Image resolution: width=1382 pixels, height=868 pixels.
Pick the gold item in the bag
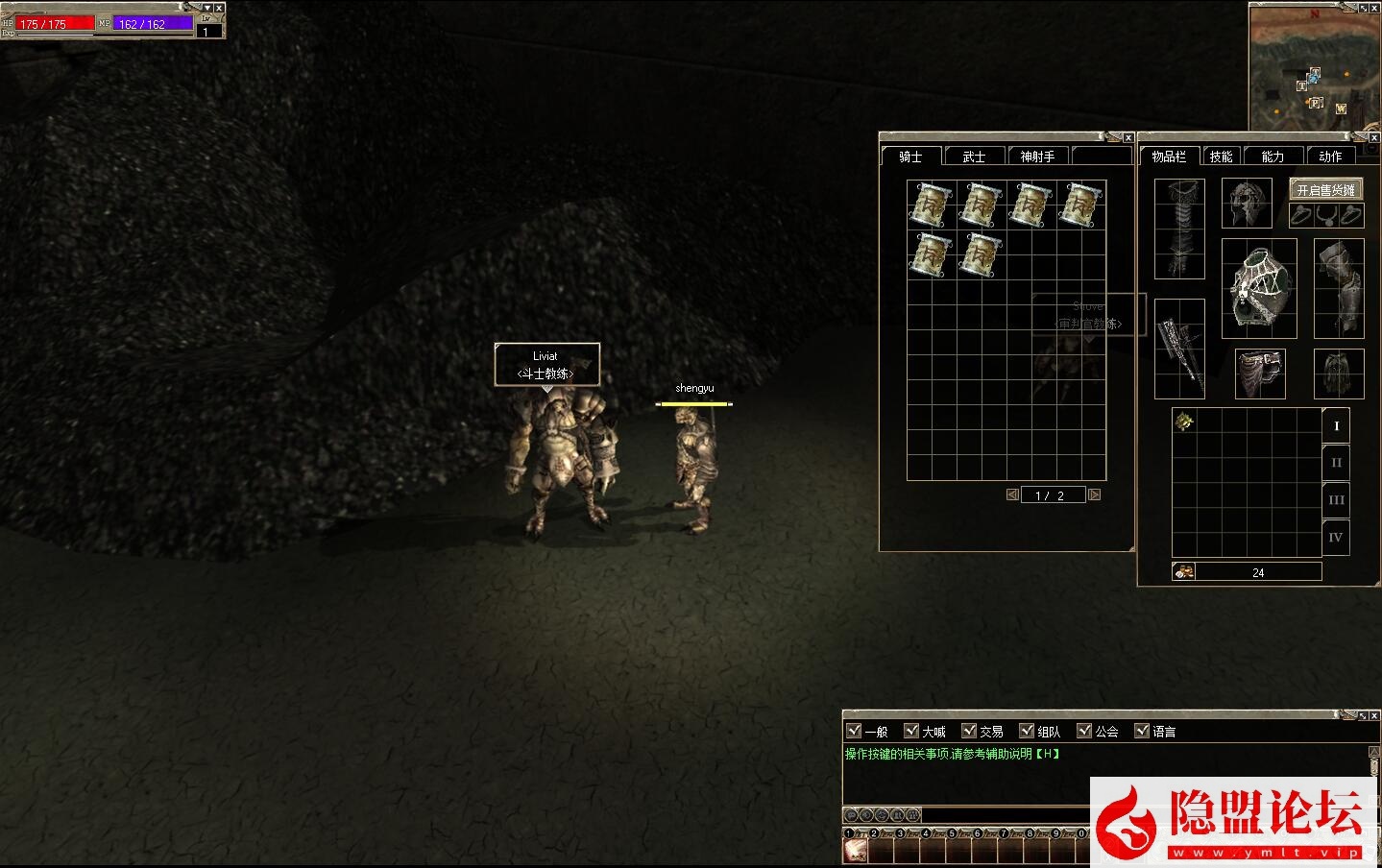coord(1184,422)
